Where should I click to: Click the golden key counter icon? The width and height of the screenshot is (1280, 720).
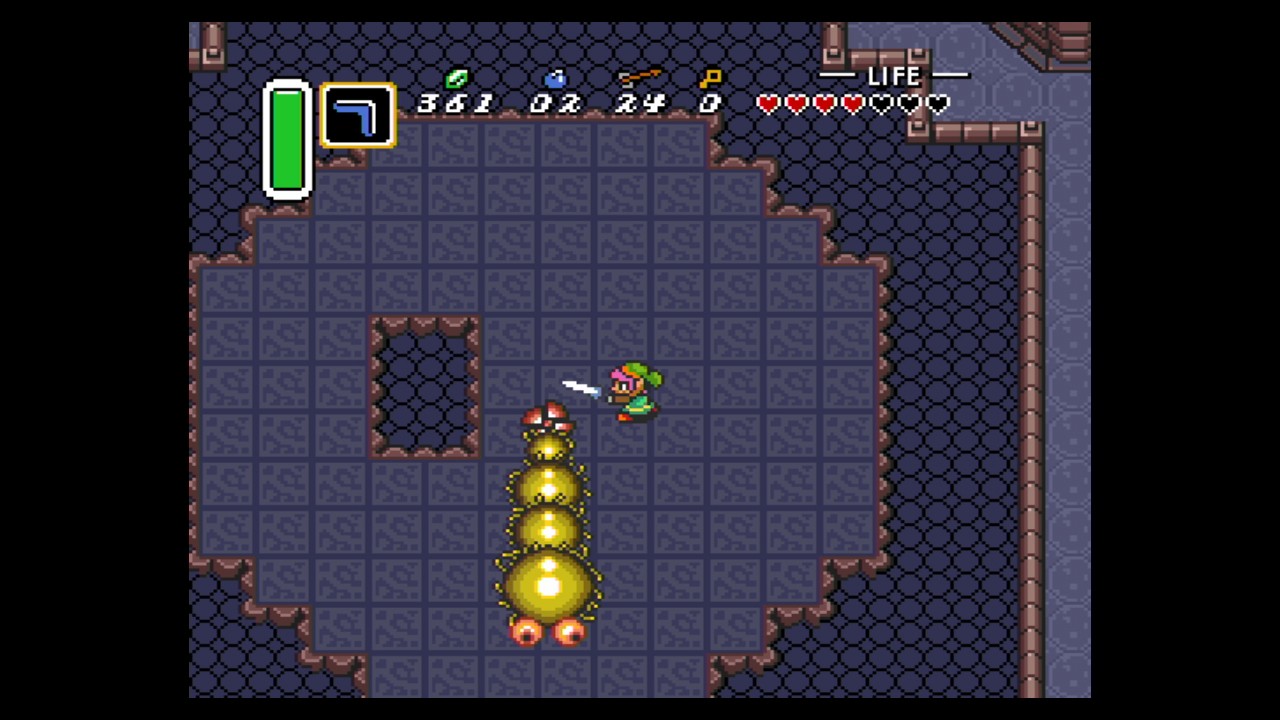pos(710,77)
